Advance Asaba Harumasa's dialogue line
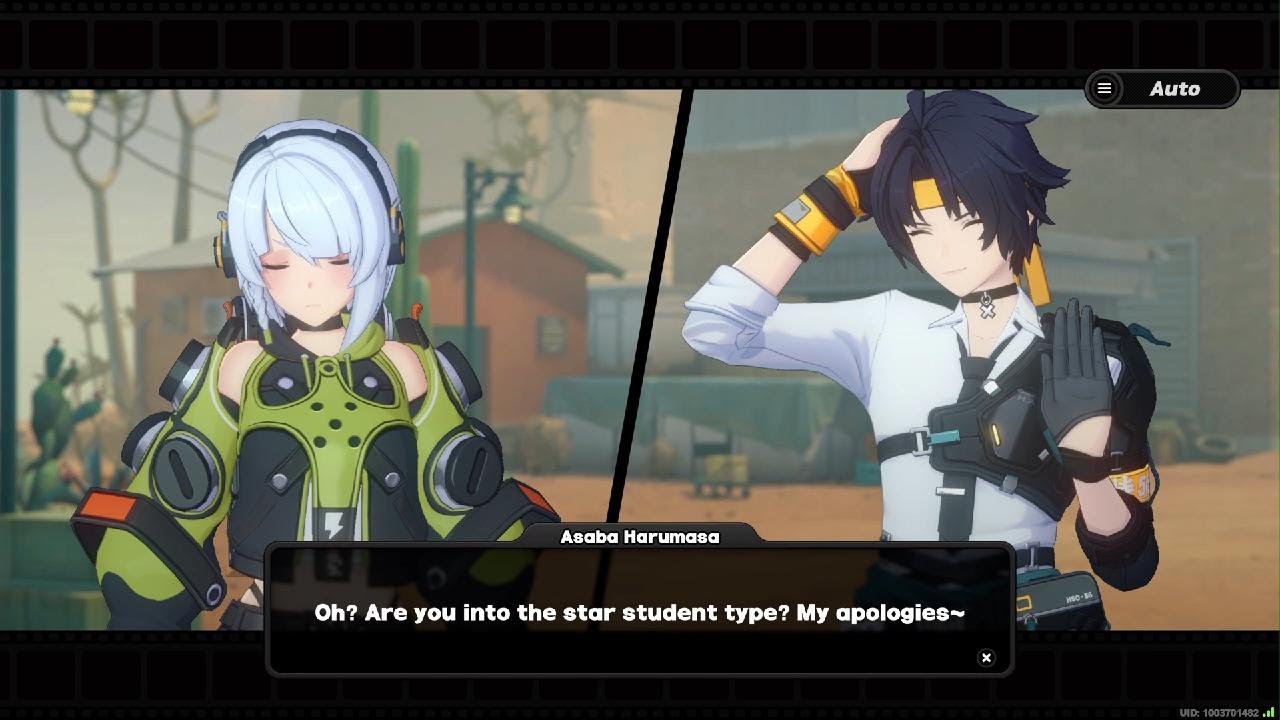The width and height of the screenshot is (1280, 720). [639, 612]
